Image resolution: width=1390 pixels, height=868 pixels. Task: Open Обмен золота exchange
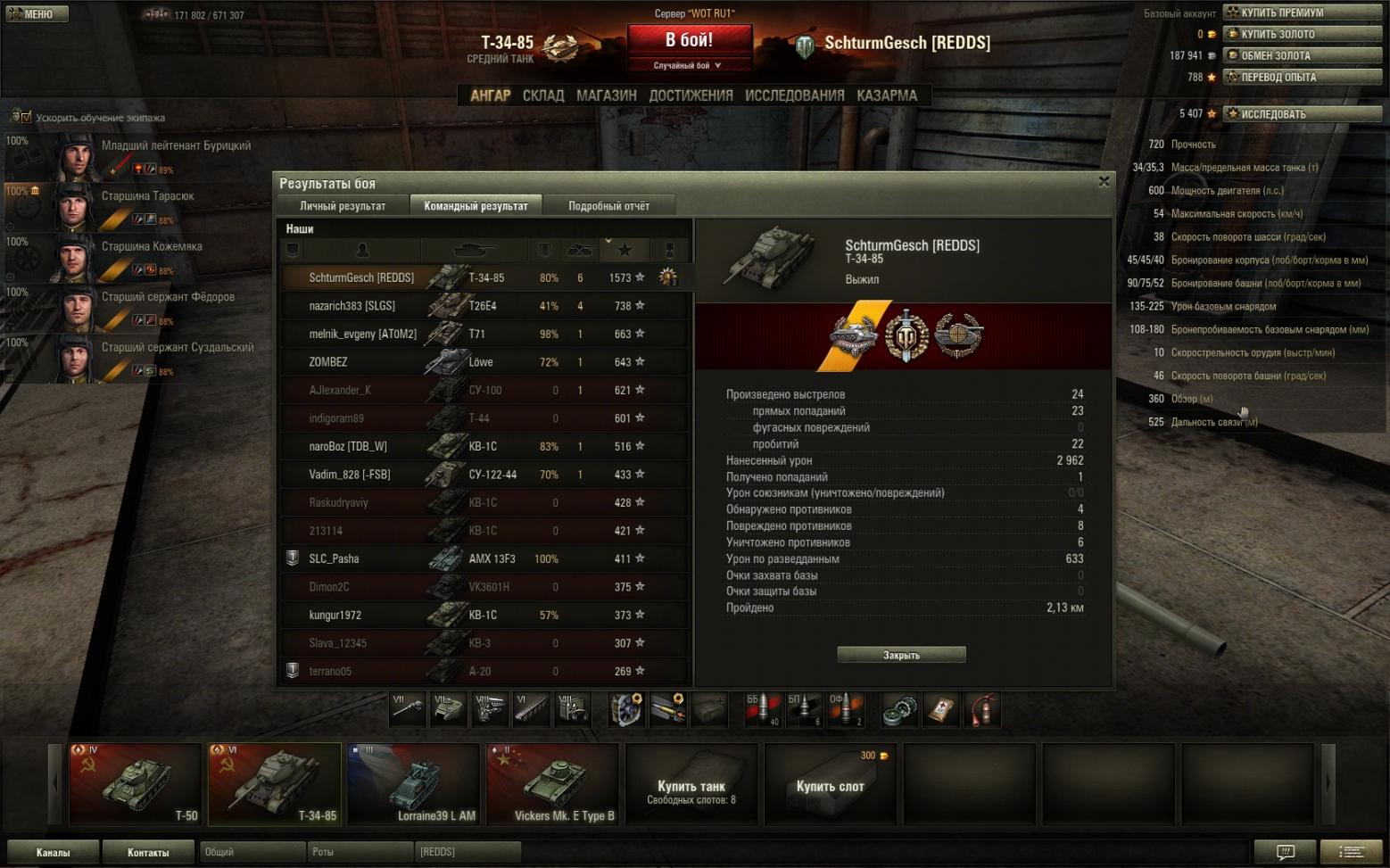pyautogui.click(x=1302, y=55)
